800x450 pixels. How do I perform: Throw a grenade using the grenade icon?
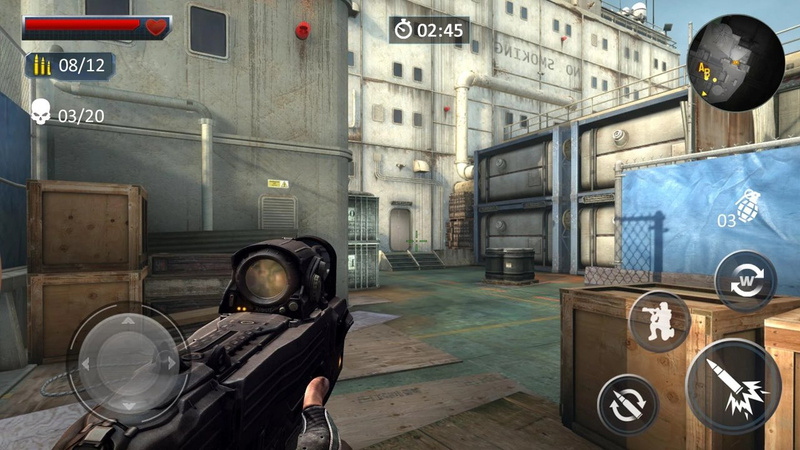(749, 204)
